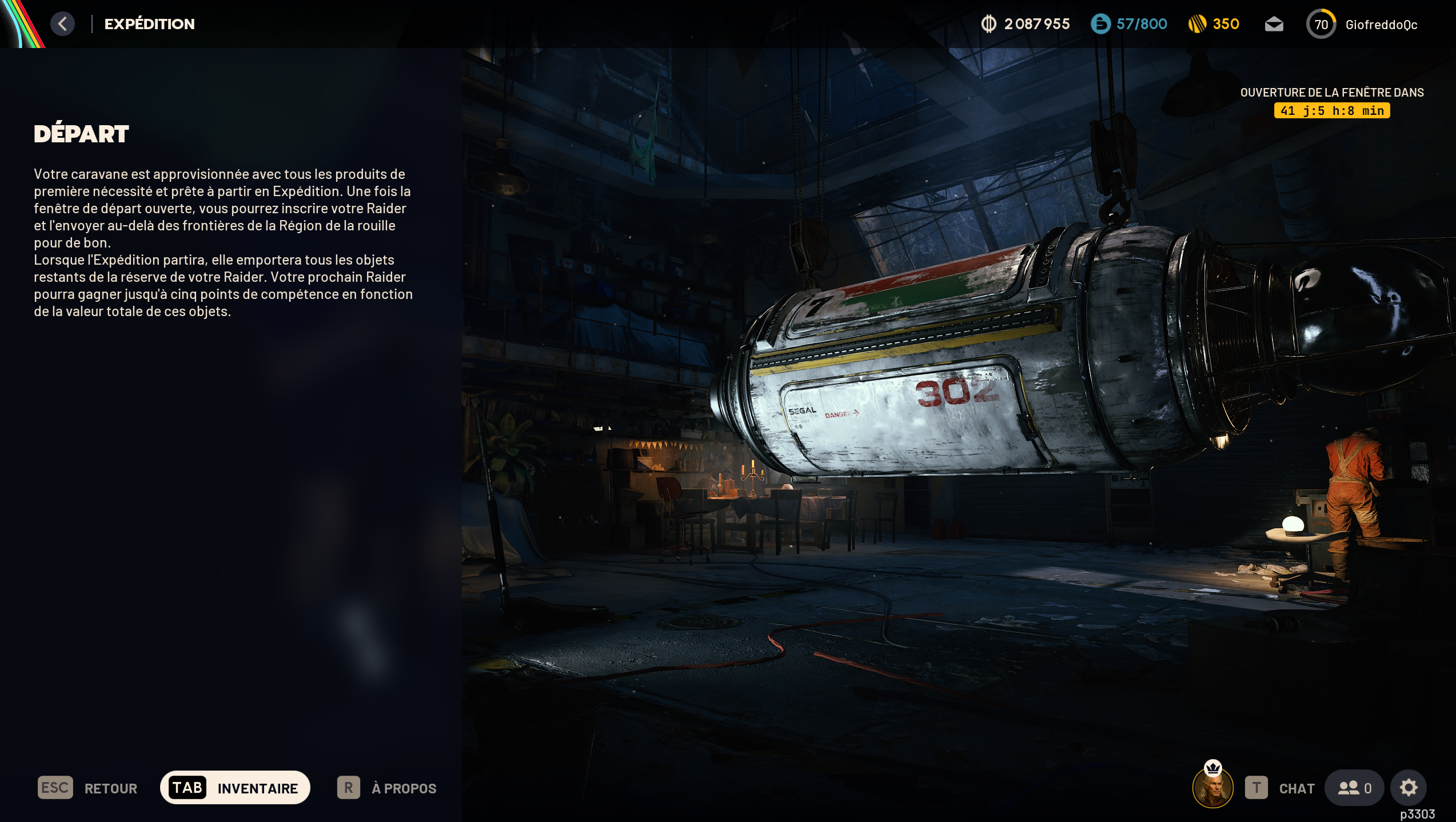Open the INVENTAIRE button
1456x822 pixels.
pyautogui.click(x=235, y=788)
